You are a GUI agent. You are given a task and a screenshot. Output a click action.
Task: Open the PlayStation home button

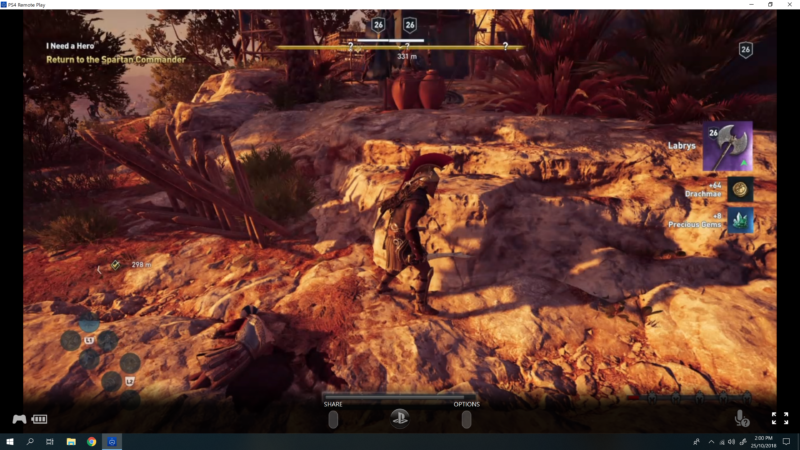(400, 418)
